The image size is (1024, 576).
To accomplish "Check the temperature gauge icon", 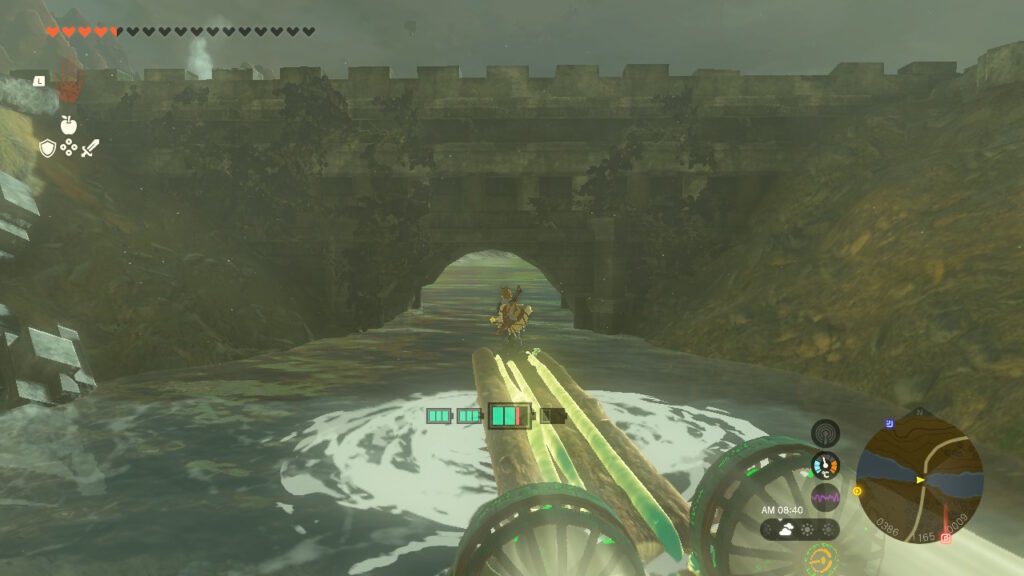I will [825, 465].
